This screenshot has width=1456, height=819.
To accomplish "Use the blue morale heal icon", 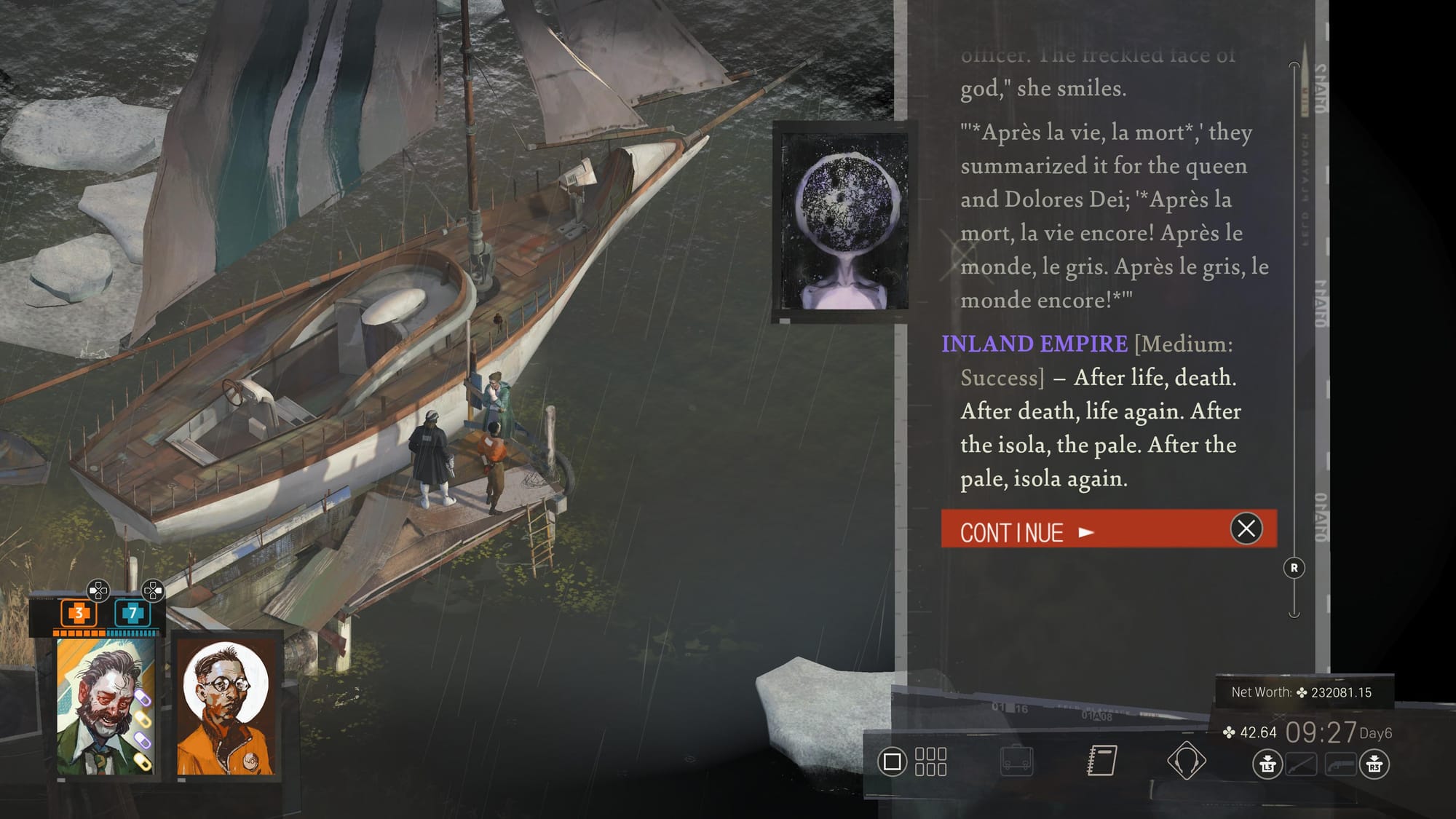I will point(132,613).
